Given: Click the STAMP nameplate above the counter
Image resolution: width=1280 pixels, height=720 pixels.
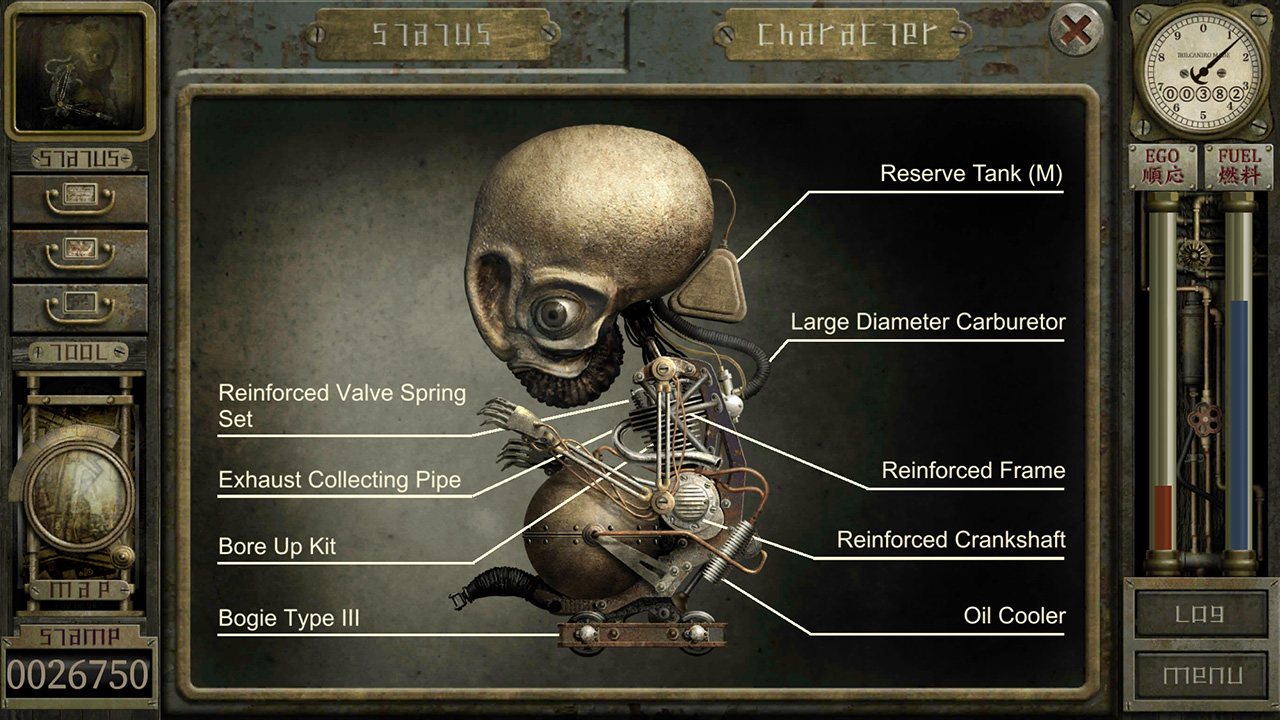Looking at the screenshot, I should (x=80, y=634).
